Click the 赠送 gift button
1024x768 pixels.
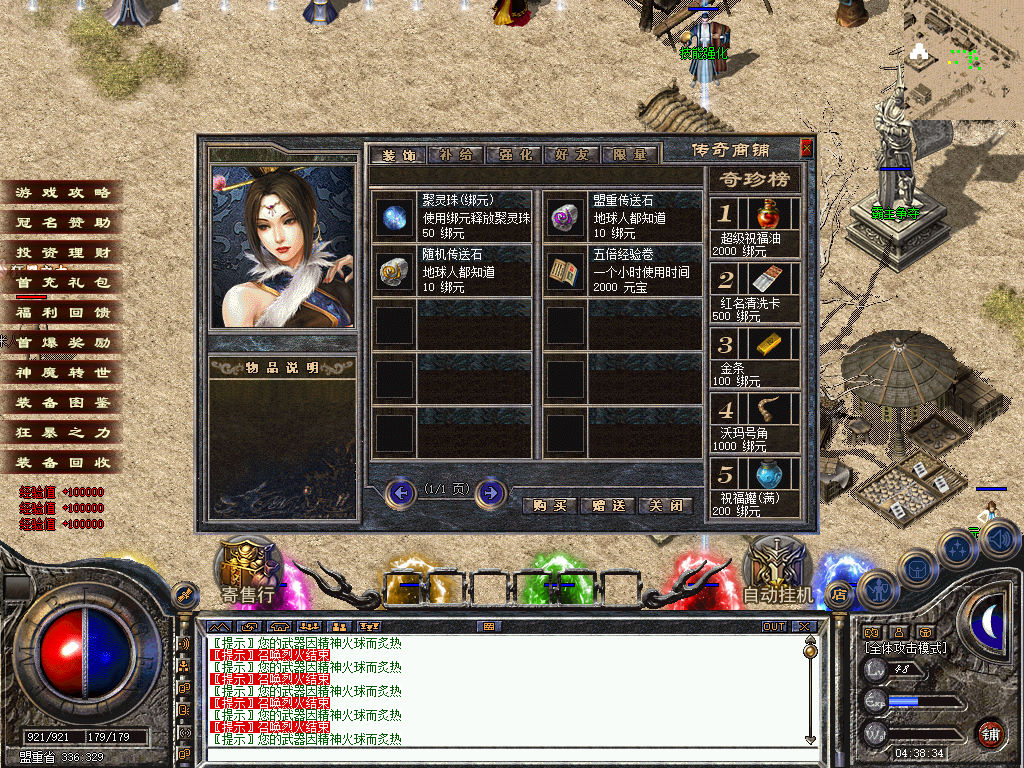coord(607,506)
